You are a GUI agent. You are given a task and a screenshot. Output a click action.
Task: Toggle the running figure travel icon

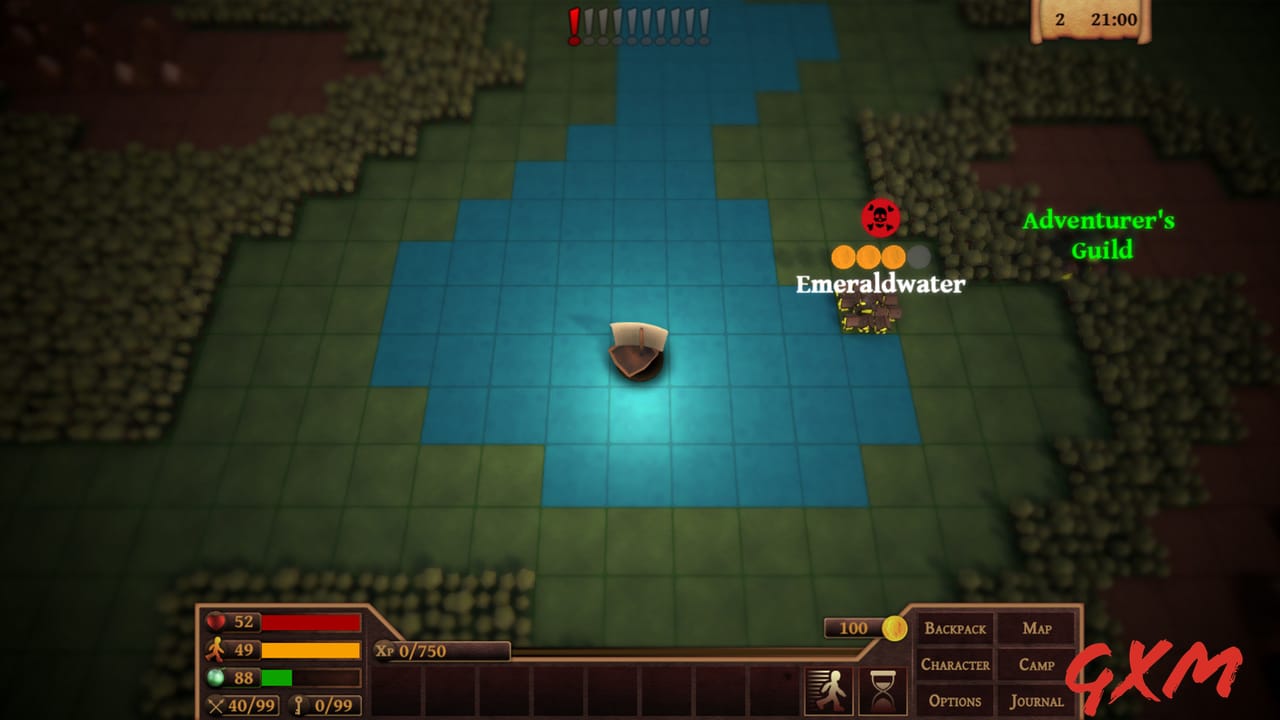pos(829,690)
